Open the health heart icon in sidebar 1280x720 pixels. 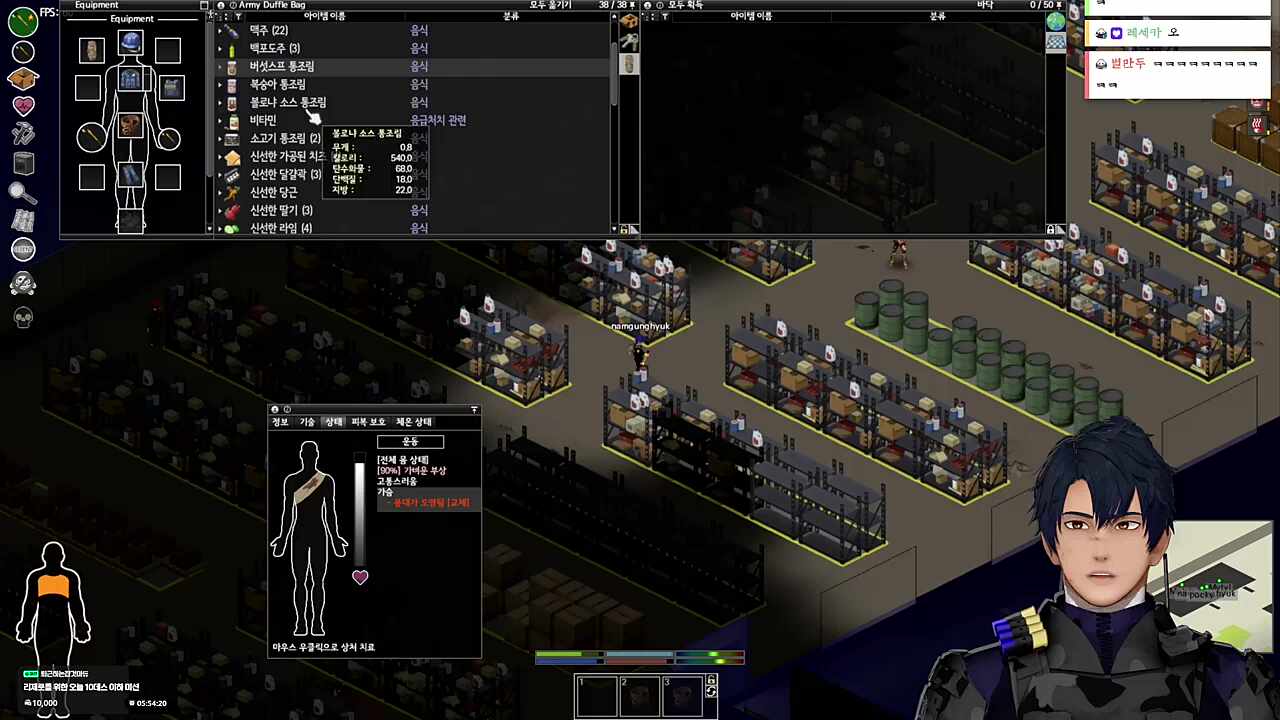pos(23,105)
